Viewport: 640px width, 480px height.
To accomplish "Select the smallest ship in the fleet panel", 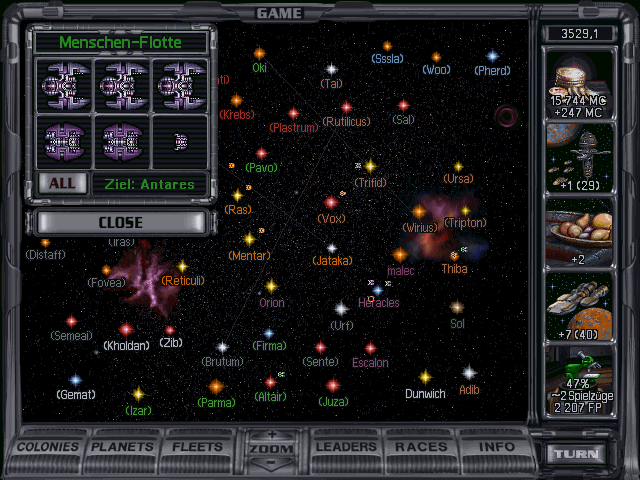I will tap(180, 142).
